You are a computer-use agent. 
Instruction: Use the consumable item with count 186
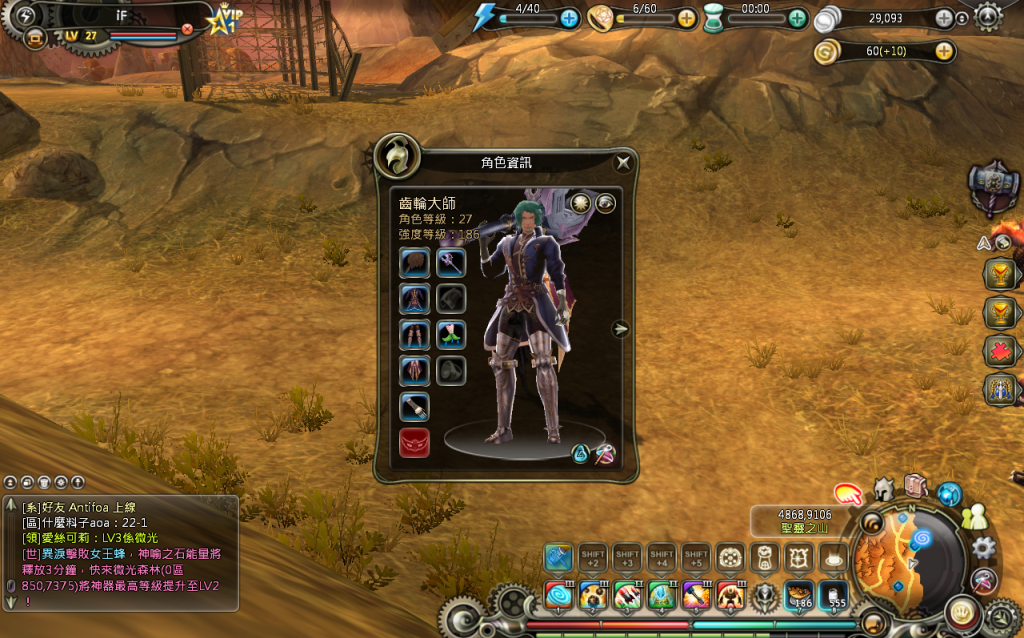coord(799,596)
